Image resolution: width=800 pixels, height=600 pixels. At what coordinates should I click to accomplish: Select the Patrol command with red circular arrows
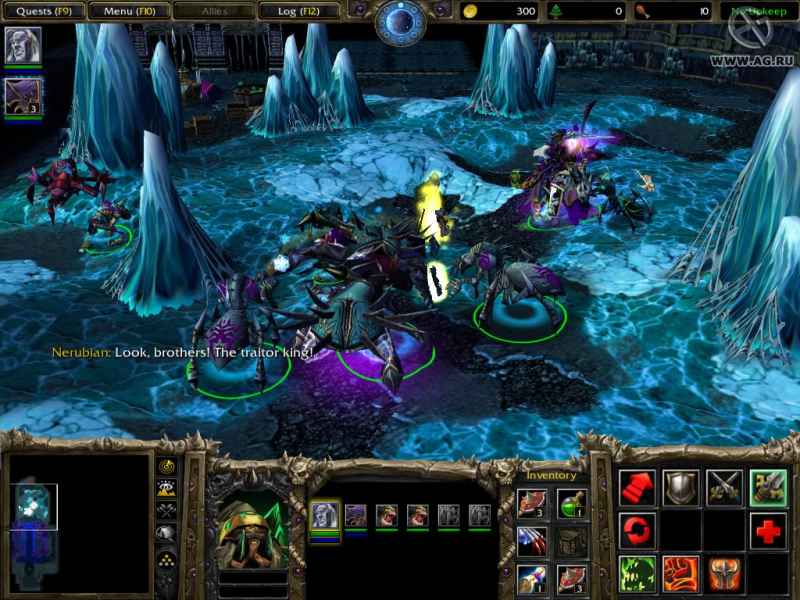pyautogui.click(x=637, y=530)
